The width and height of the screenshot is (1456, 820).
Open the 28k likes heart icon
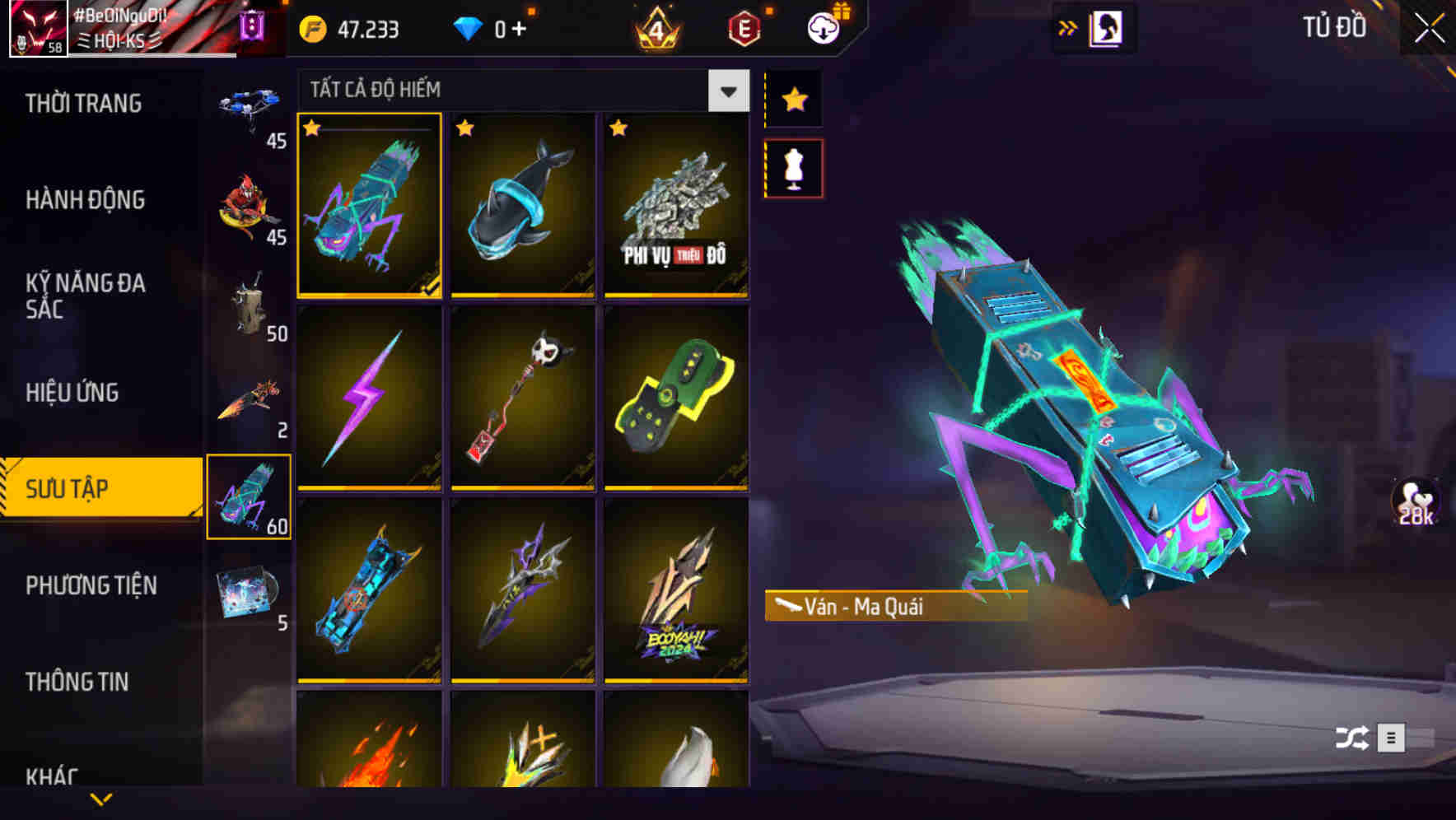pos(1418,502)
